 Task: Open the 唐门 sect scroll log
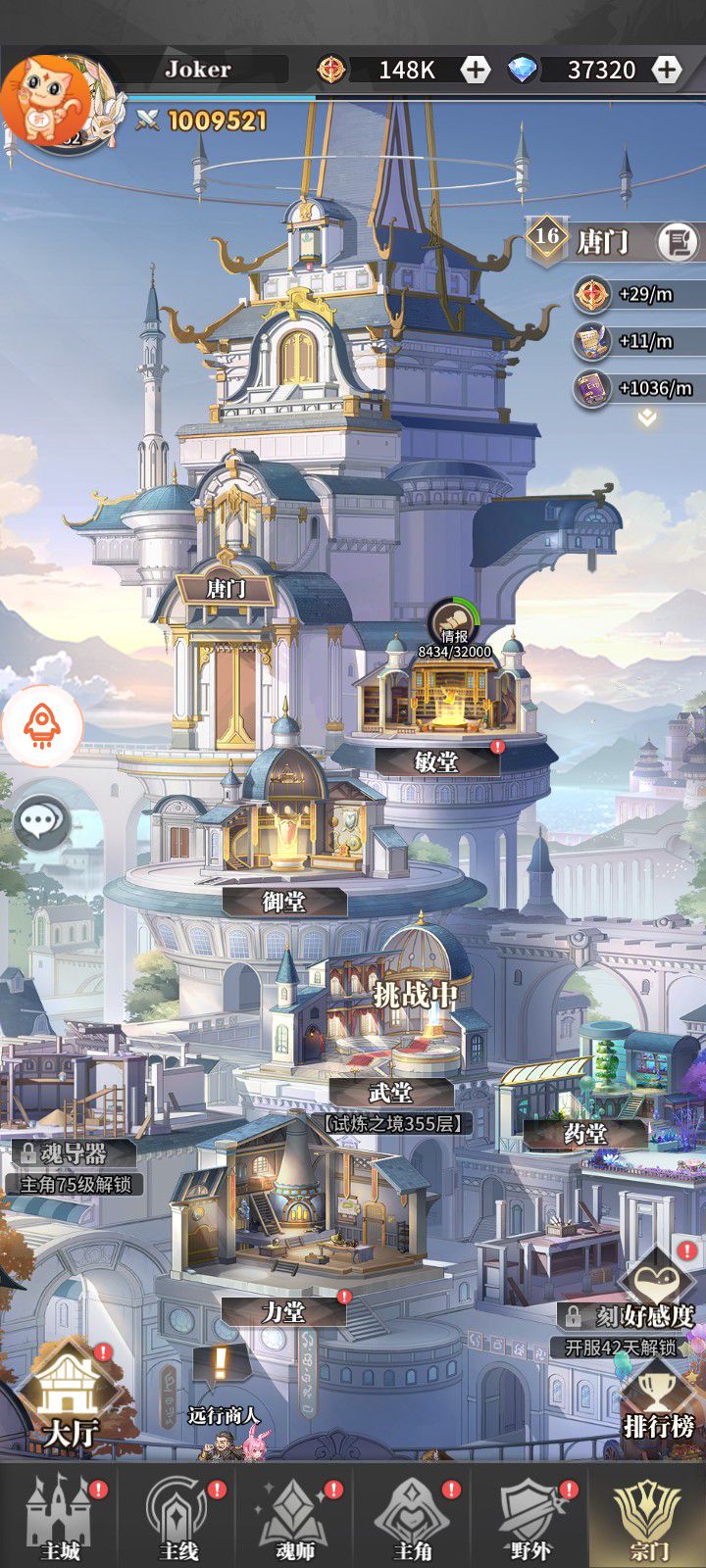point(677,241)
